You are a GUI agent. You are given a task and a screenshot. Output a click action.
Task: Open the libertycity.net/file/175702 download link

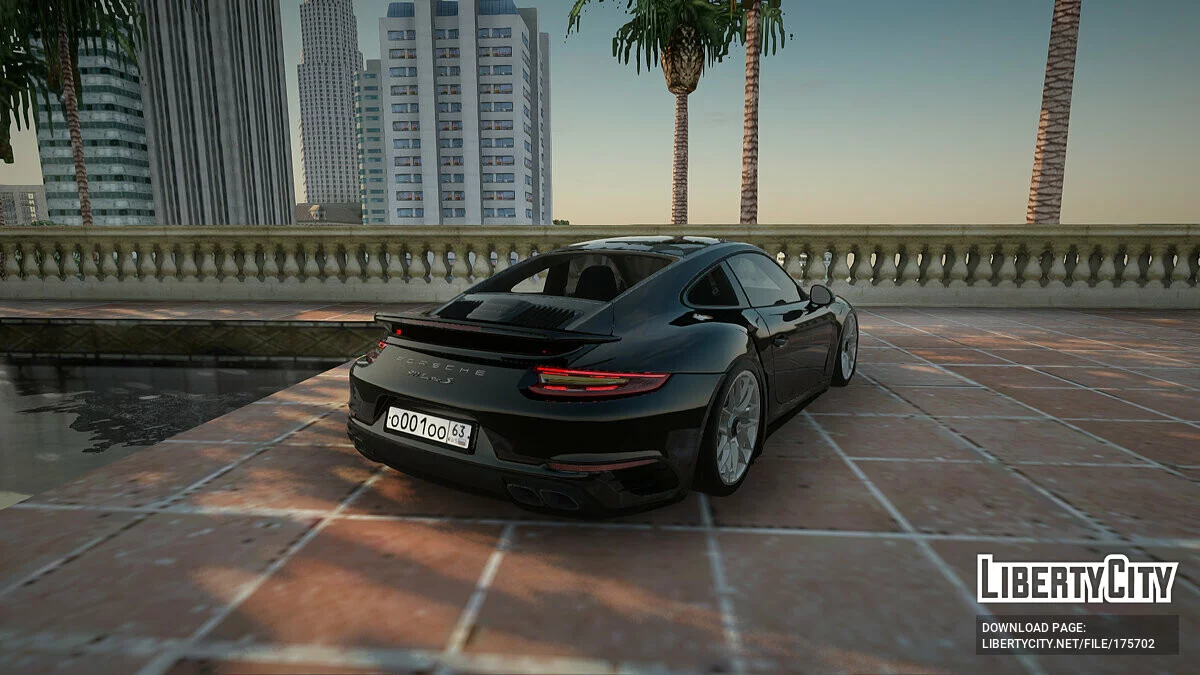[x=1068, y=644]
